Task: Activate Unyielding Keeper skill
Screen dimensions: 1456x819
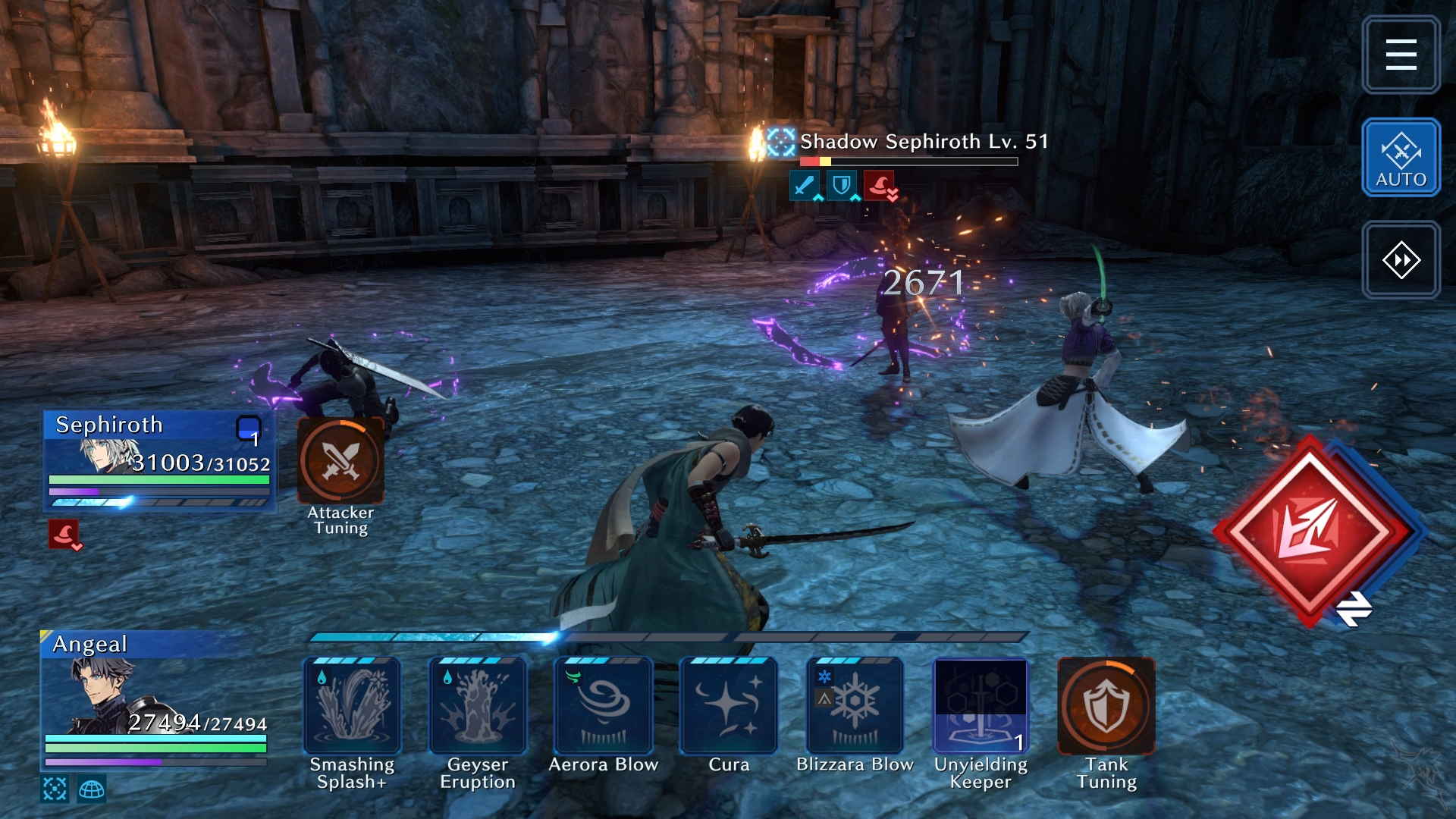Action: [981, 706]
